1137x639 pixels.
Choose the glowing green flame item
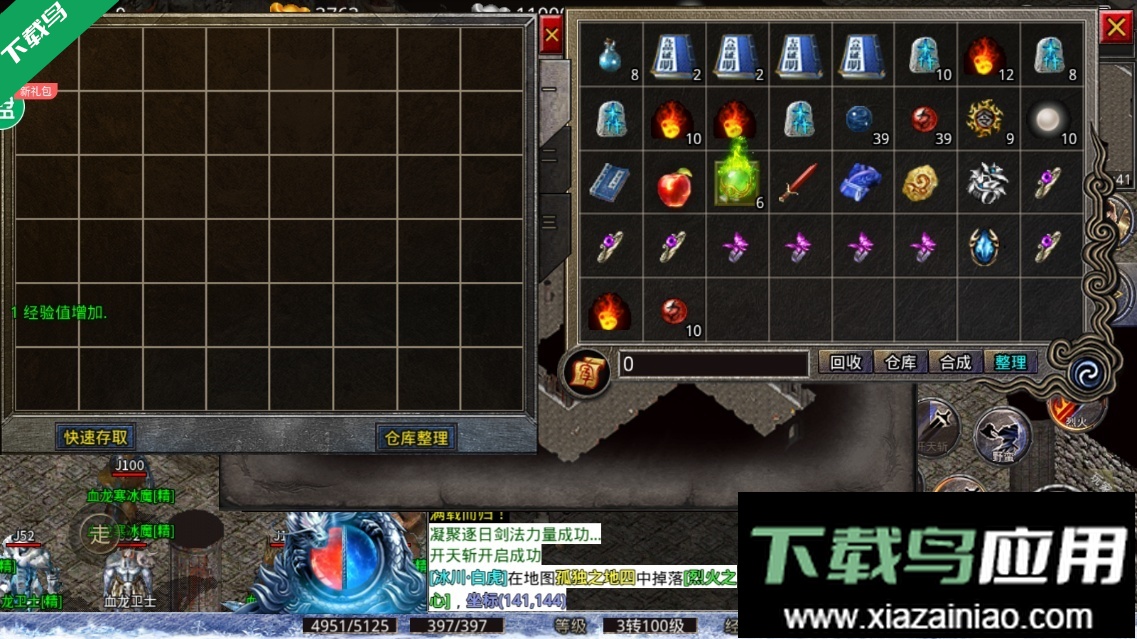coord(737,178)
